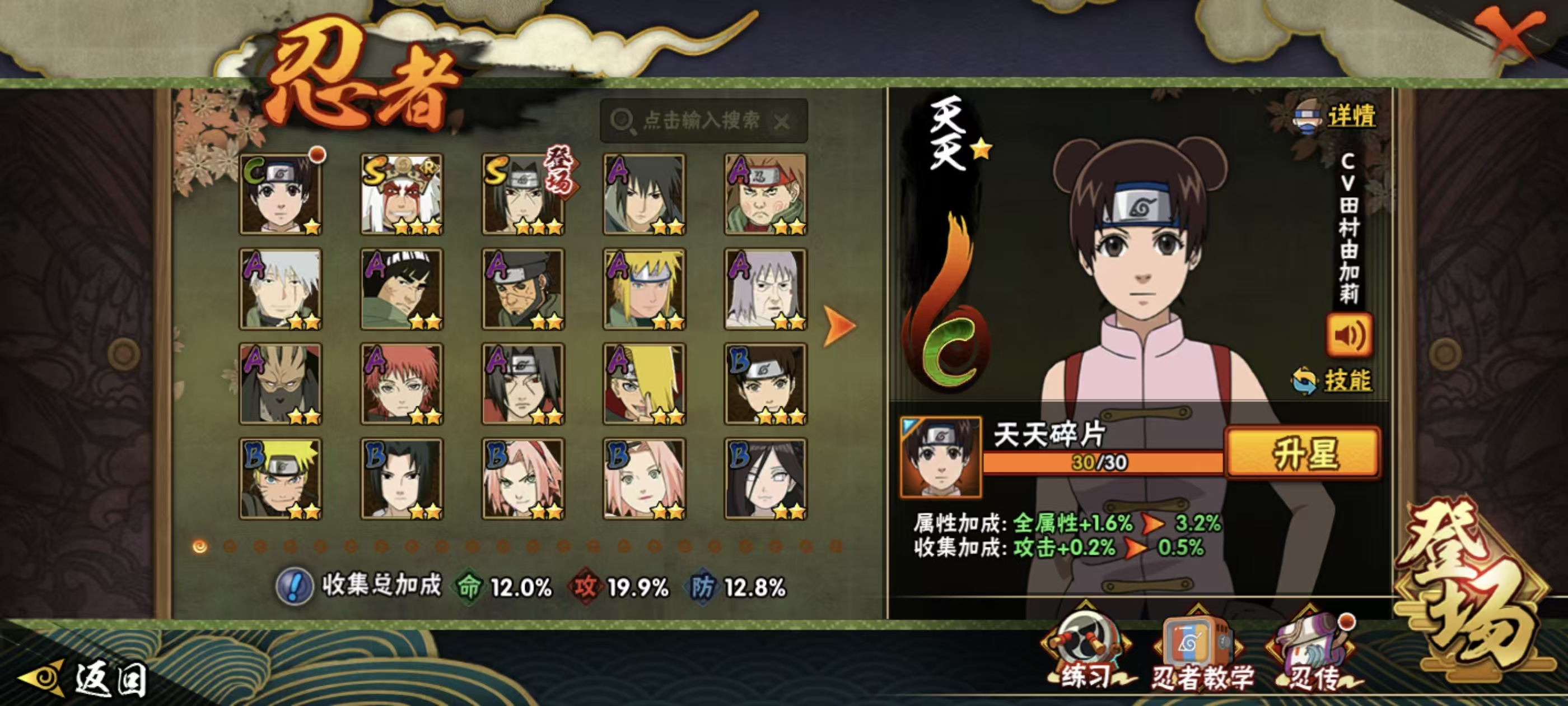
Task: Open the collection bonus info icon
Action: (x=295, y=587)
